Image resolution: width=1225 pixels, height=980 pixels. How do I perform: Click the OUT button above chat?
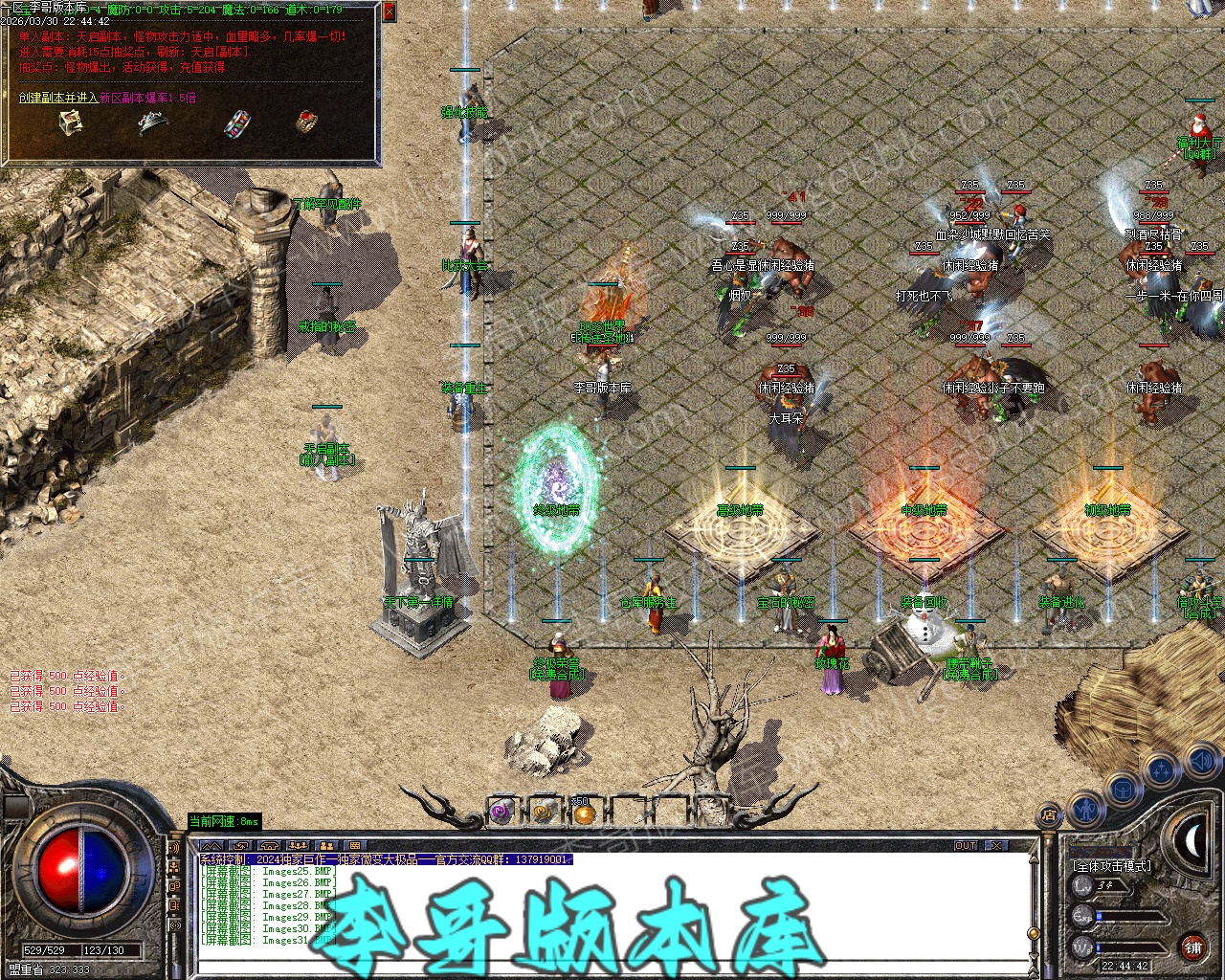tap(966, 845)
